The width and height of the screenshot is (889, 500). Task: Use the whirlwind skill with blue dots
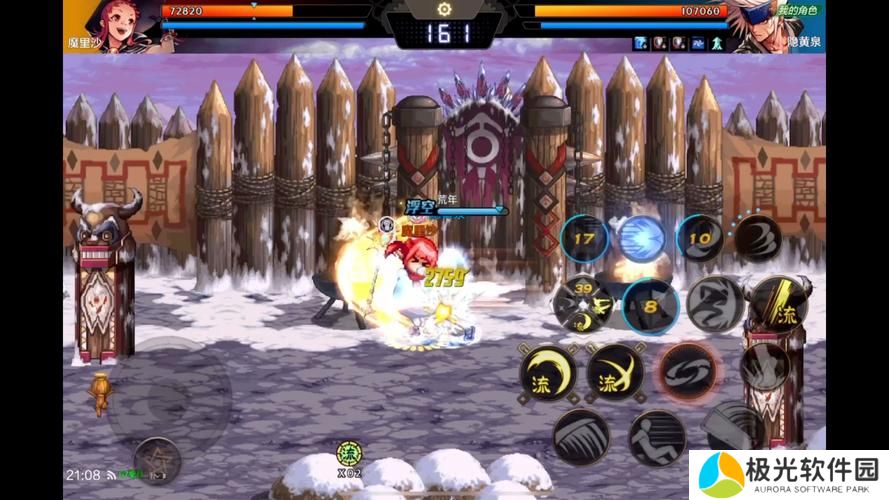coord(757,239)
